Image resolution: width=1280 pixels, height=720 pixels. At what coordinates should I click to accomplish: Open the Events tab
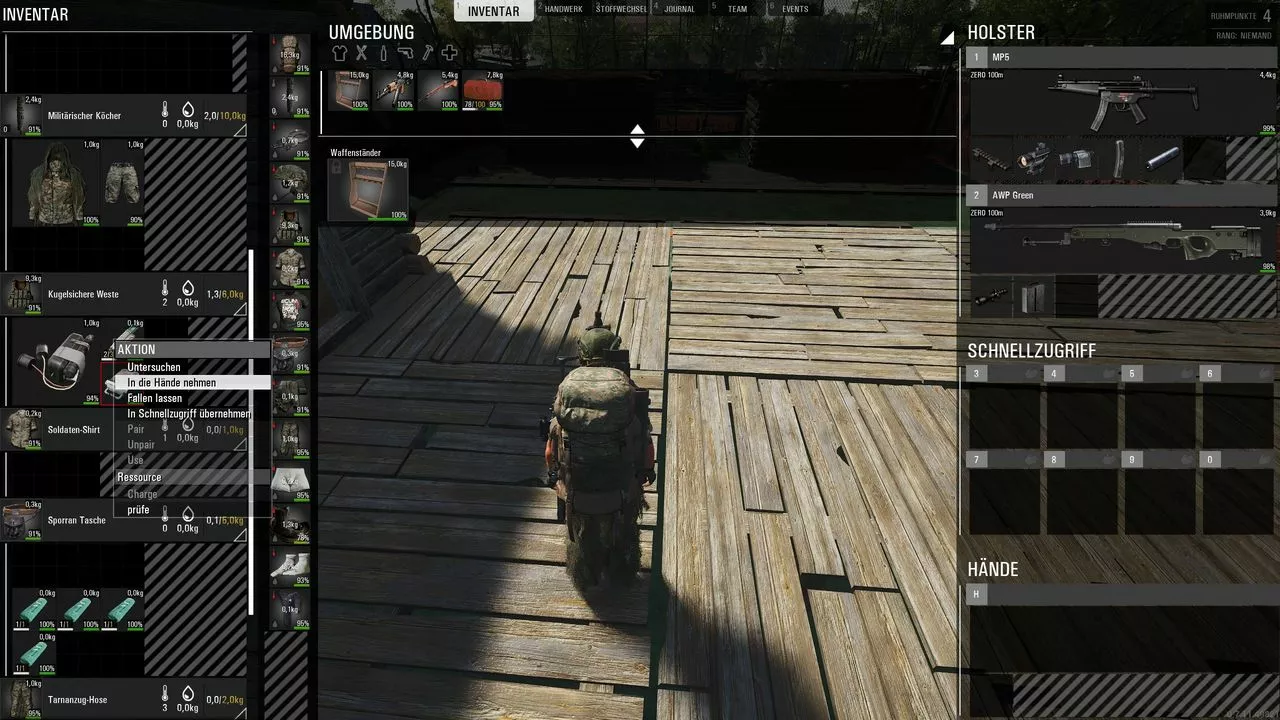tap(795, 9)
